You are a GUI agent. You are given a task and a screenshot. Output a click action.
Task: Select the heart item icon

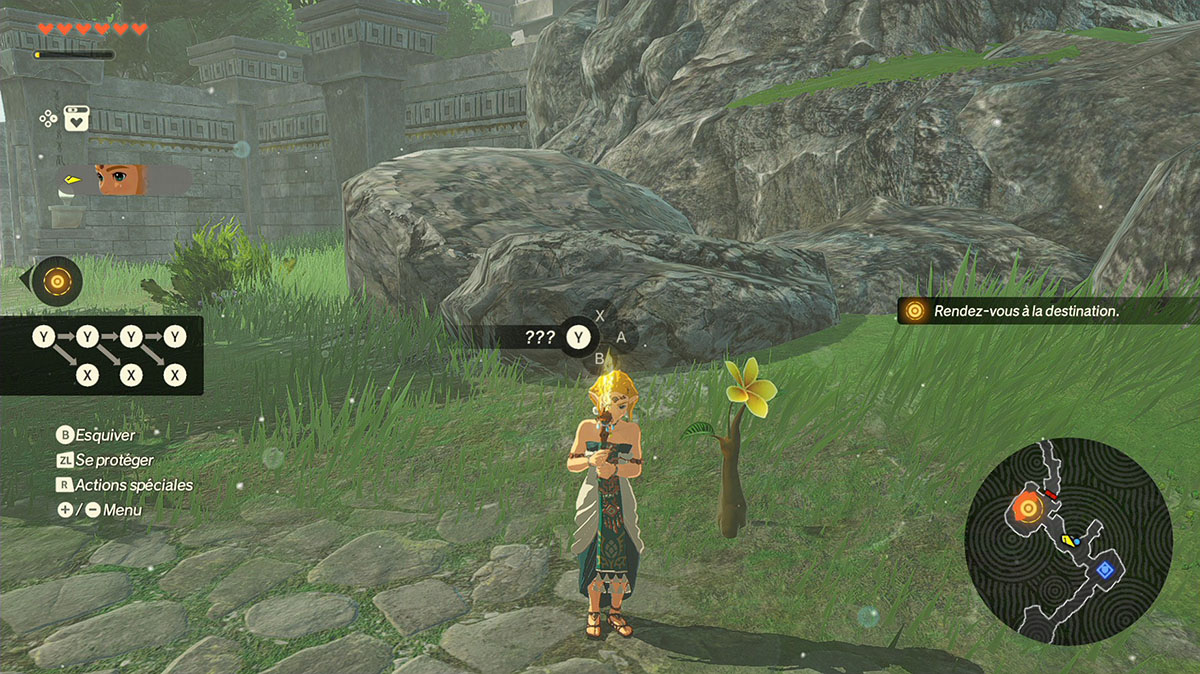click(x=77, y=119)
